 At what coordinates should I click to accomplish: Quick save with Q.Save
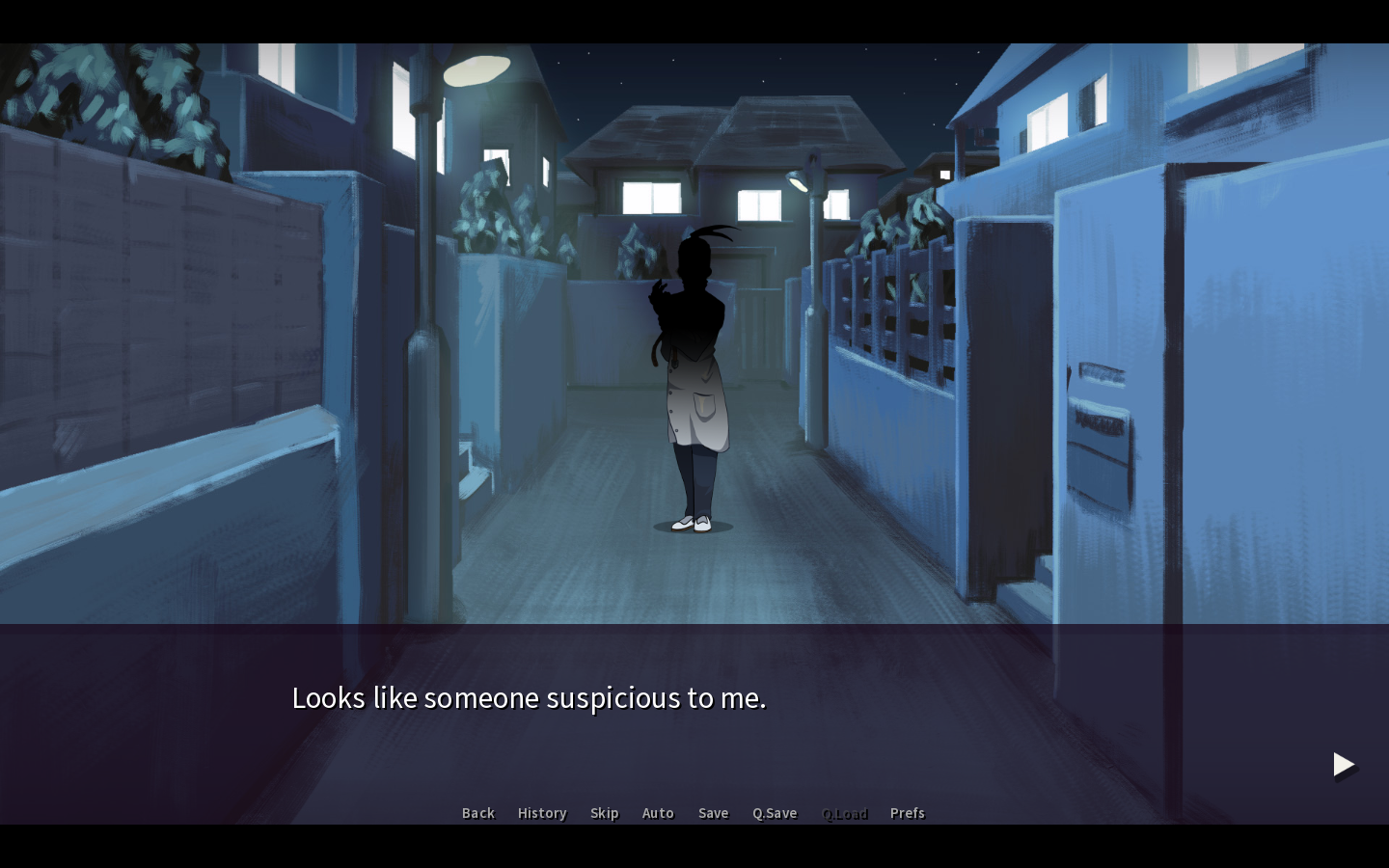pyautogui.click(x=775, y=813)
